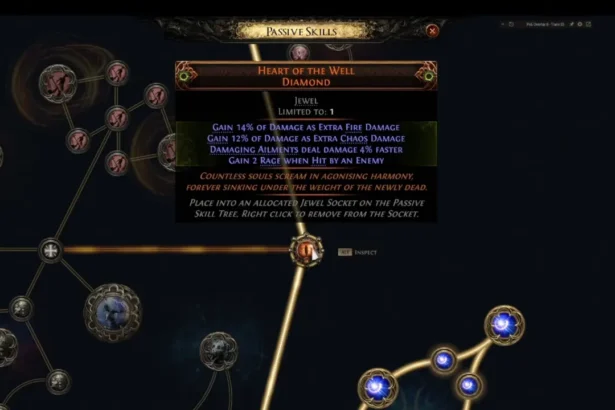Select the socketed Heart of the Well jewel

pyautogui.click(x=305, y=249)
